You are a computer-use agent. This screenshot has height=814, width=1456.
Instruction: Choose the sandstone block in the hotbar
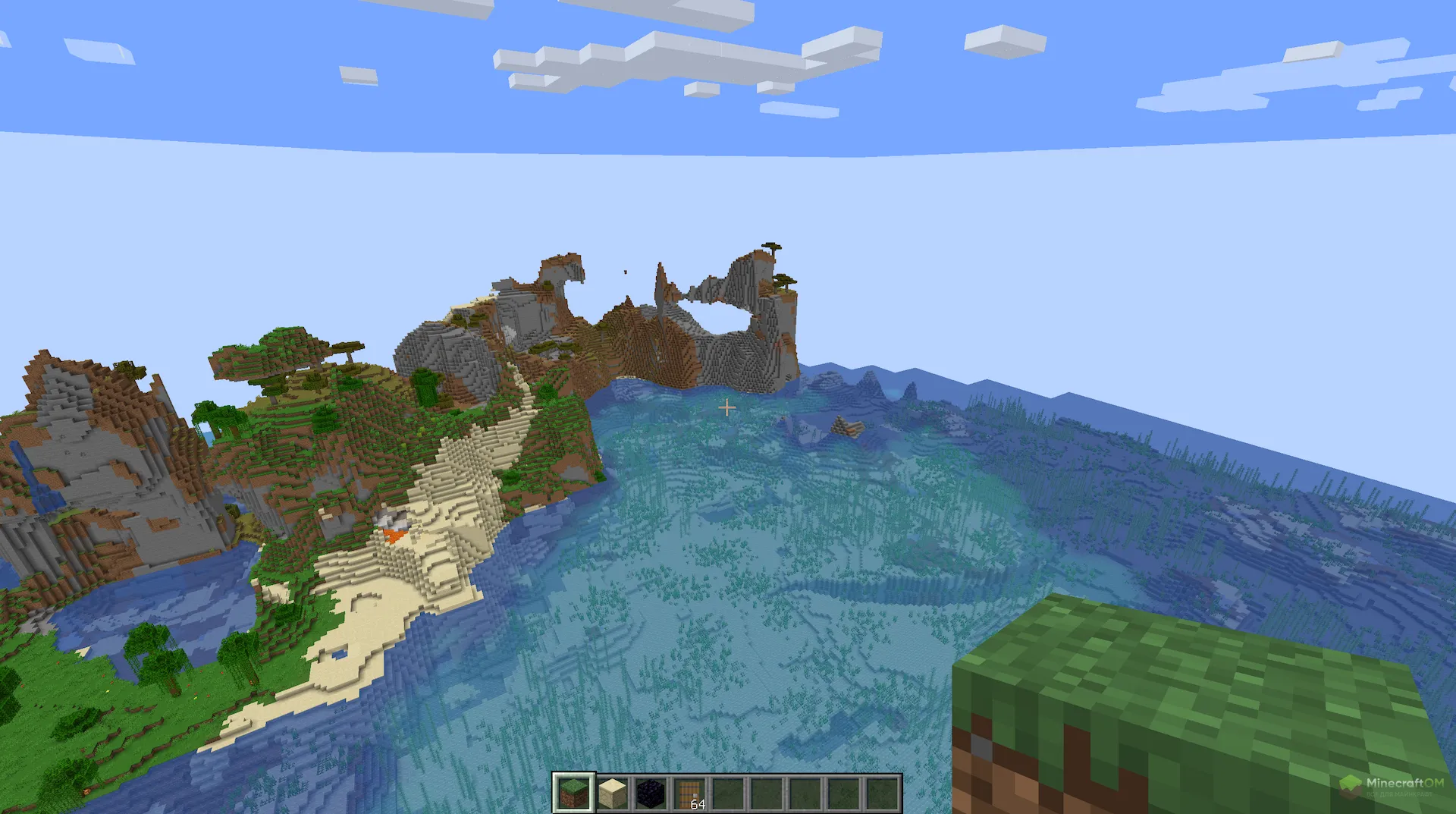tap(612, 794)
